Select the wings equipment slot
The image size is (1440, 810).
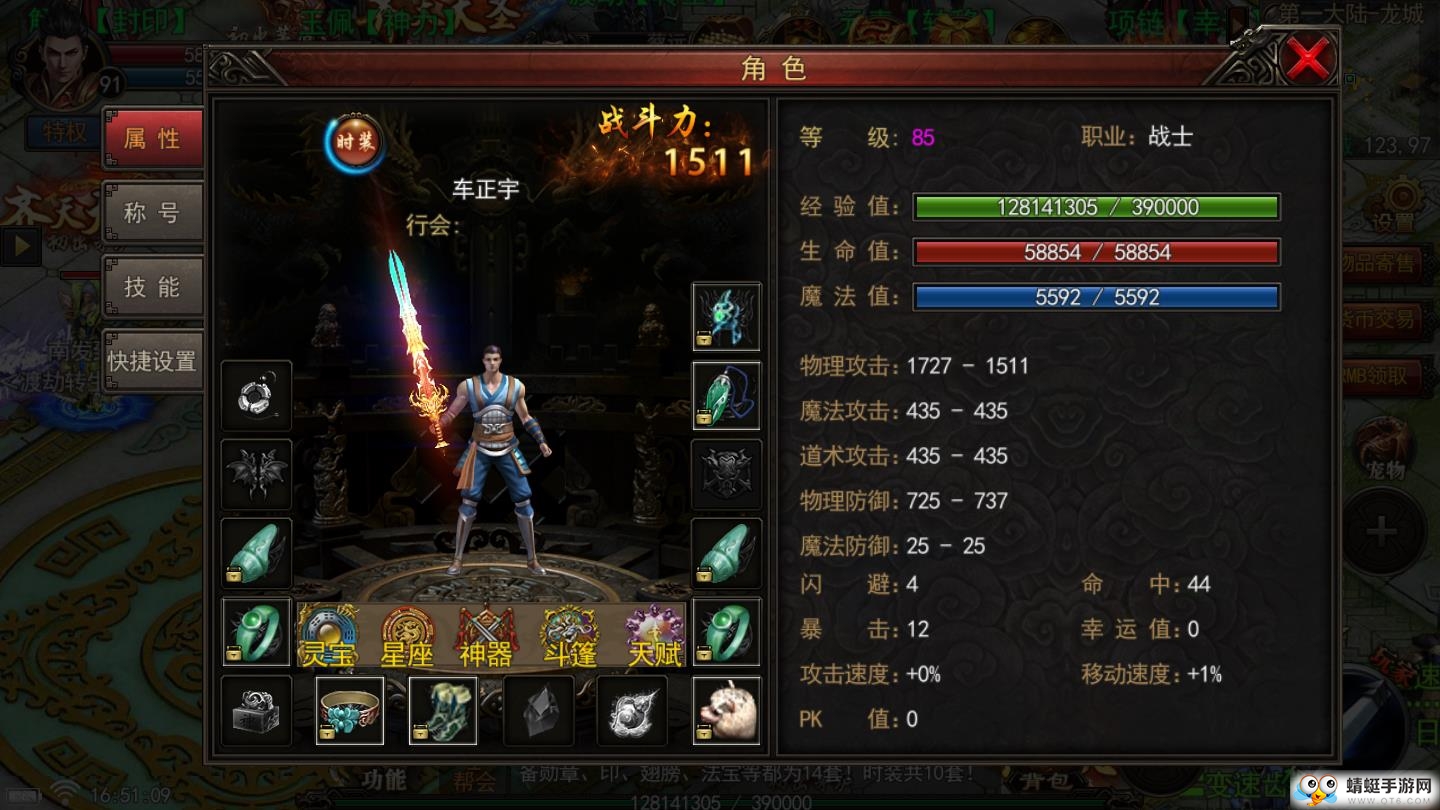255,474
